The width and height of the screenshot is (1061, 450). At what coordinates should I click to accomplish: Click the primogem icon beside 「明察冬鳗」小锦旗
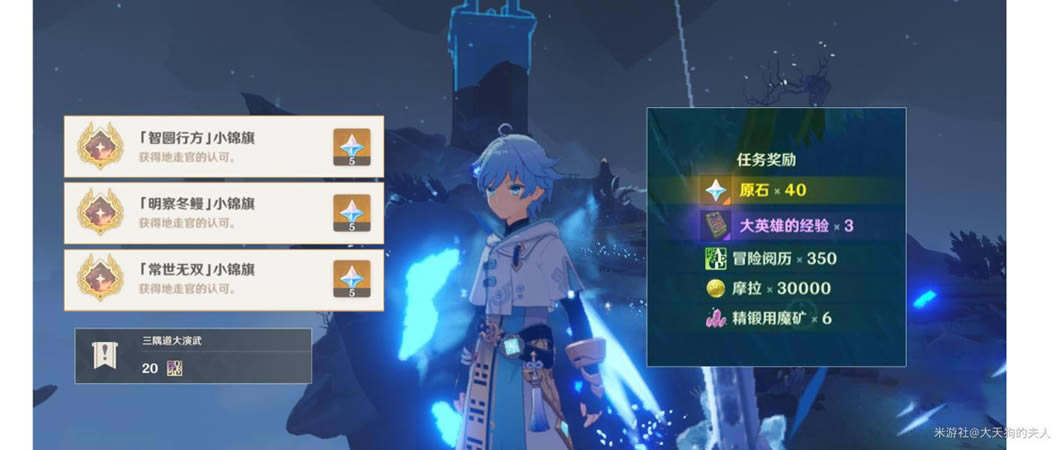(x=351, y=214)
